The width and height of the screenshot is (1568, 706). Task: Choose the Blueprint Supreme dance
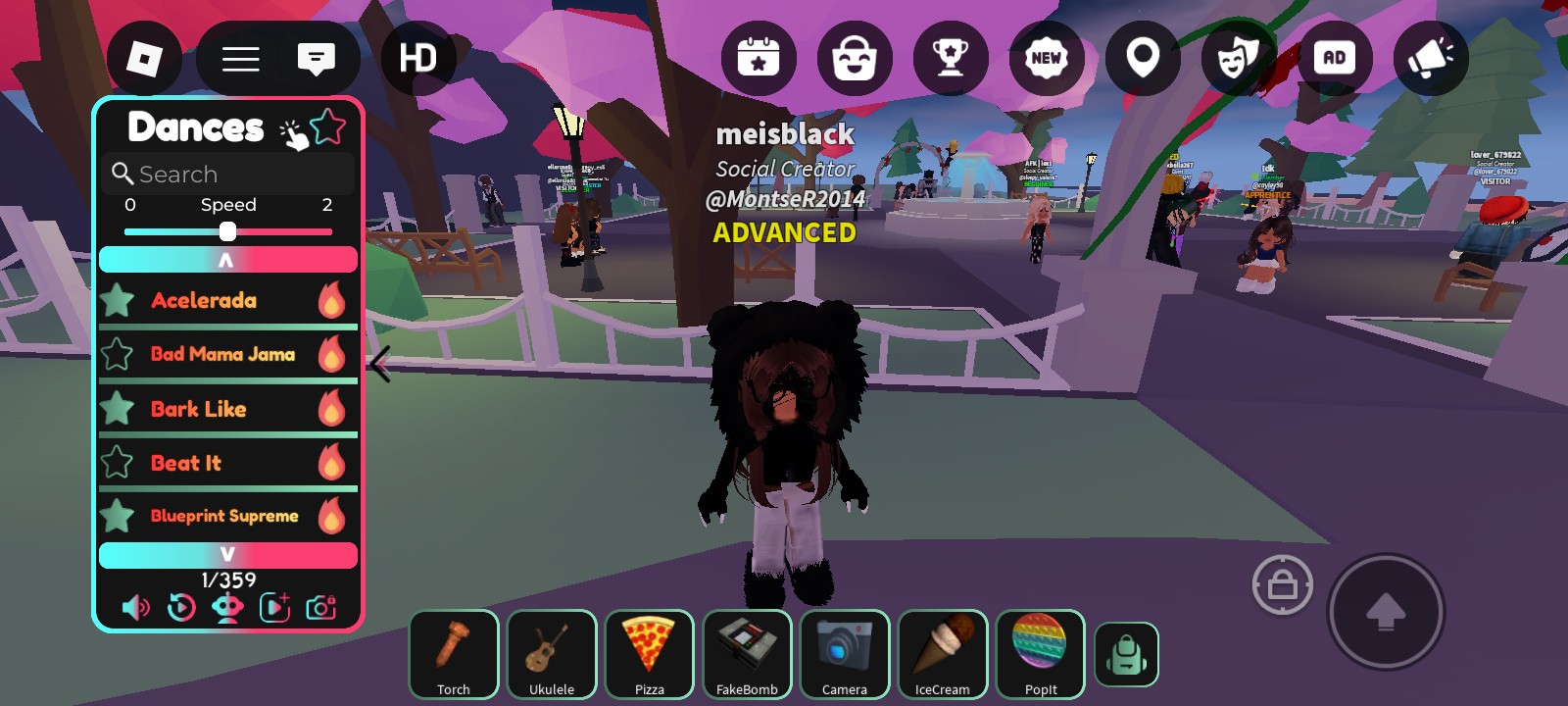[224, 516]
